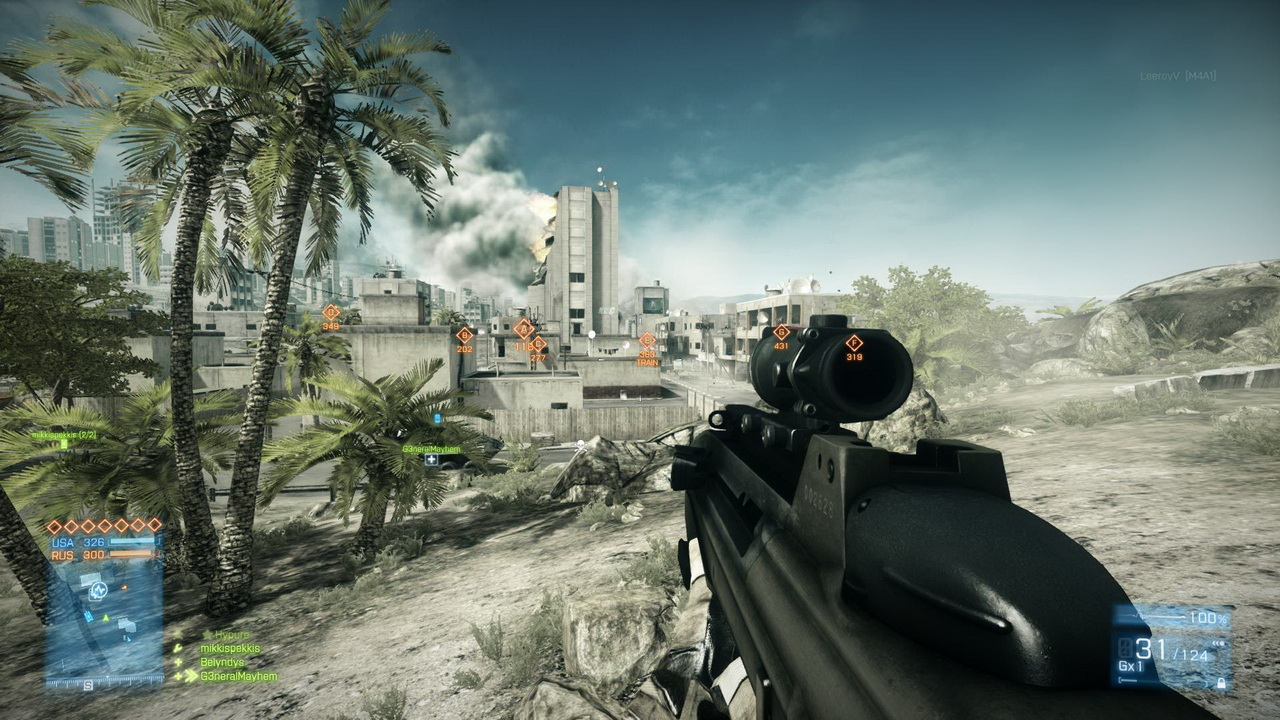Select objective marker C at 277 meters
This screenshot has height=720, width=1280.
tap(538, 344)
